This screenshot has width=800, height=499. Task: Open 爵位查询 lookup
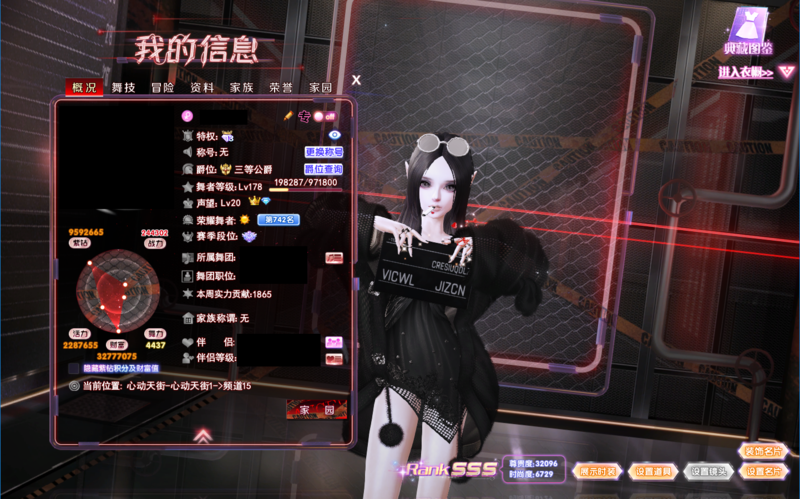click(x=324, y=170)
